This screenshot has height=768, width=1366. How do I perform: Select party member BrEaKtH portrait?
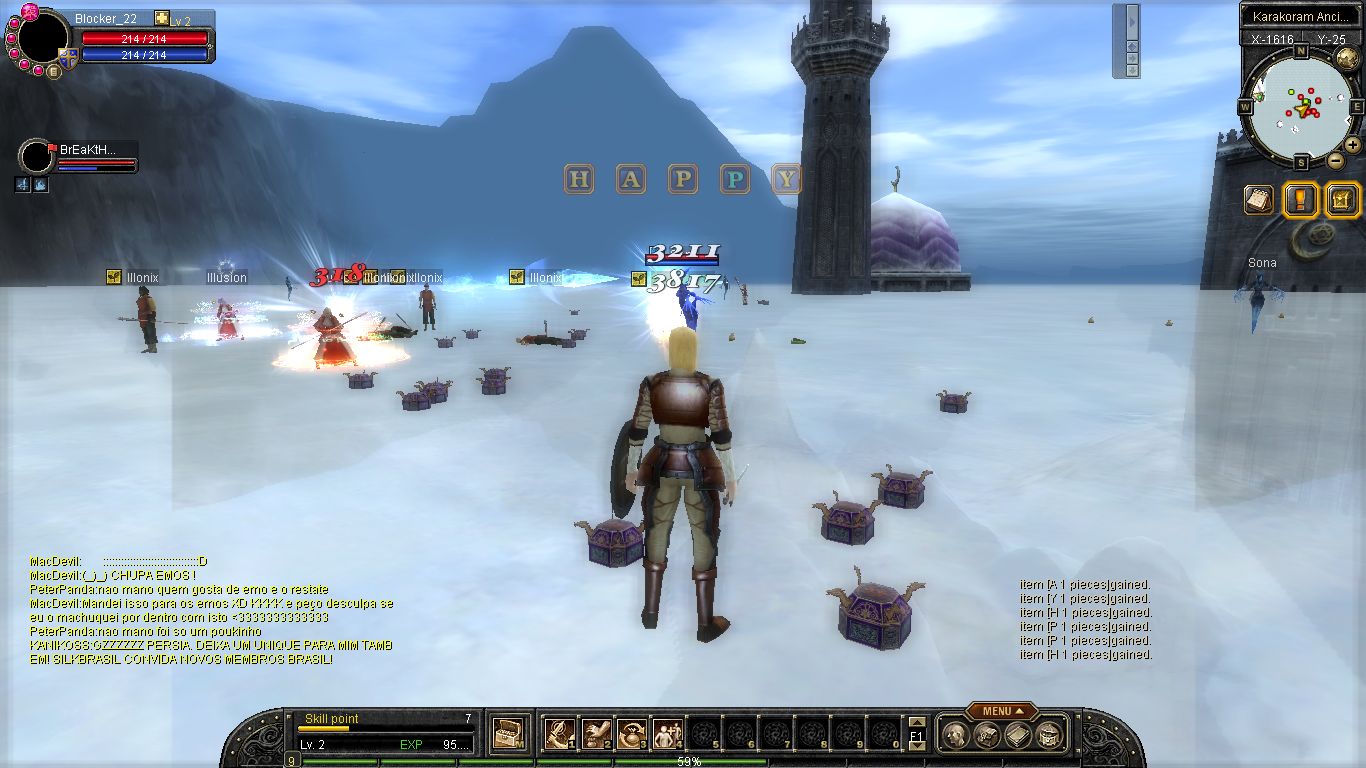36,157
